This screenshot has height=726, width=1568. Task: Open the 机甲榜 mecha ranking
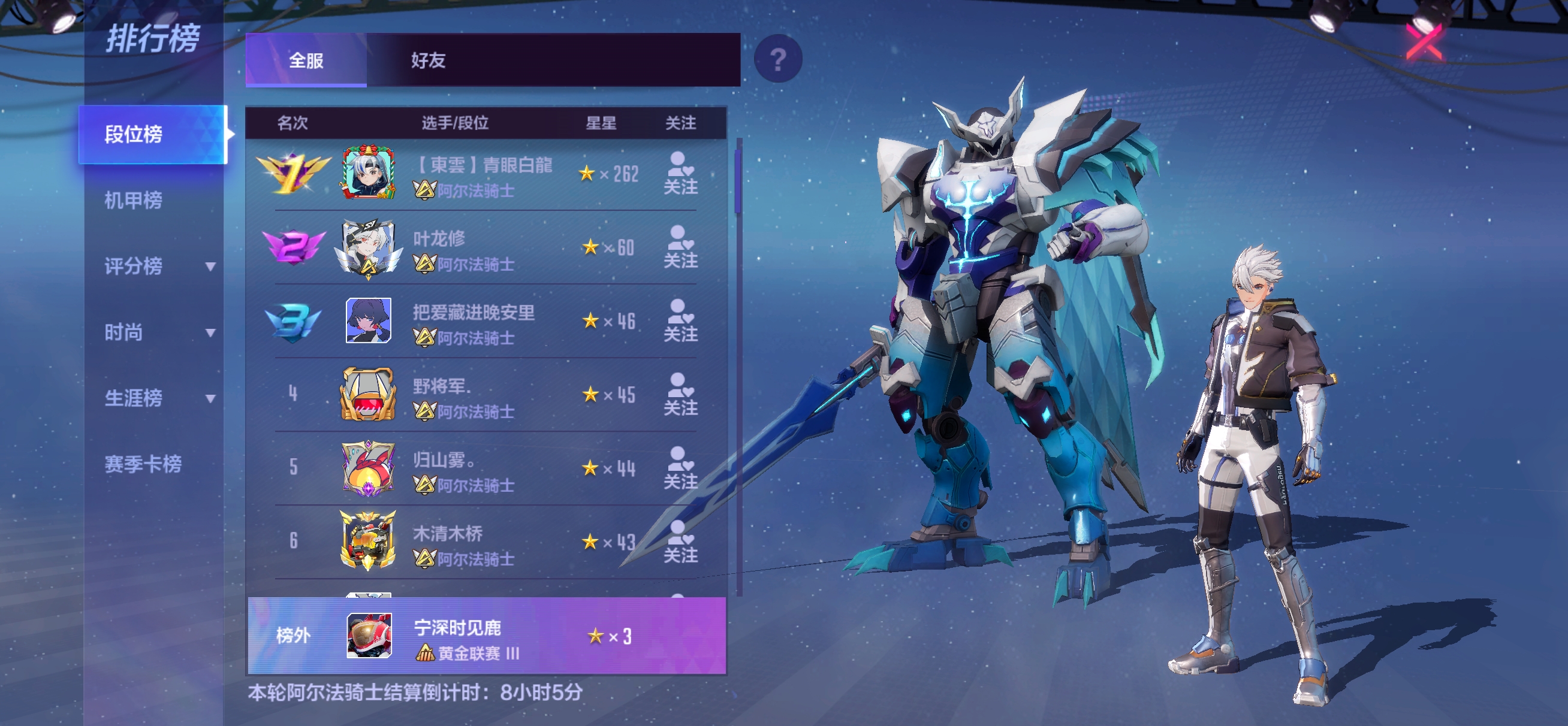(133, 200)
